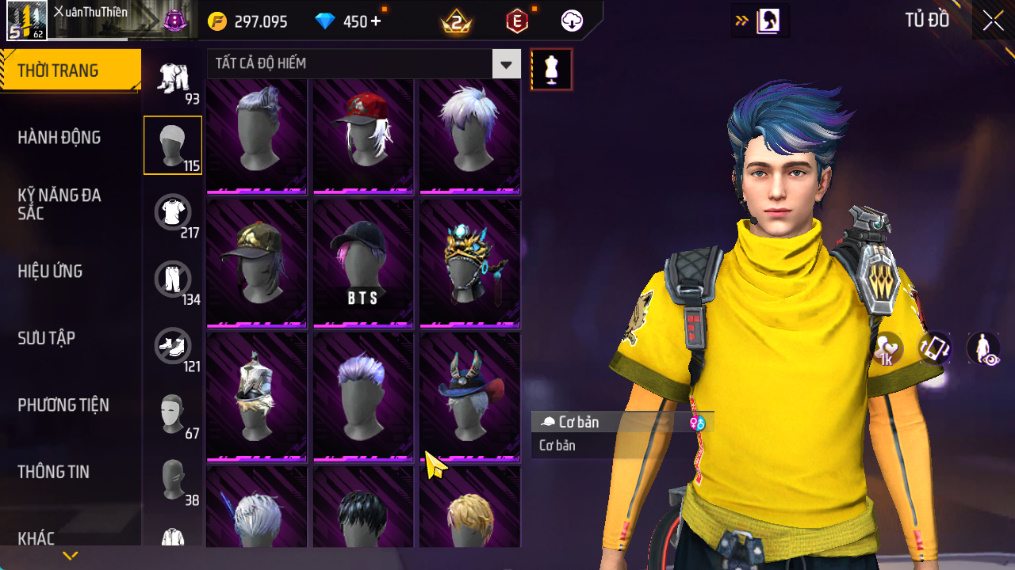The image size is (1015, 570).
Task: Choose the horned blue witch hat
Action: click(469, 395)
